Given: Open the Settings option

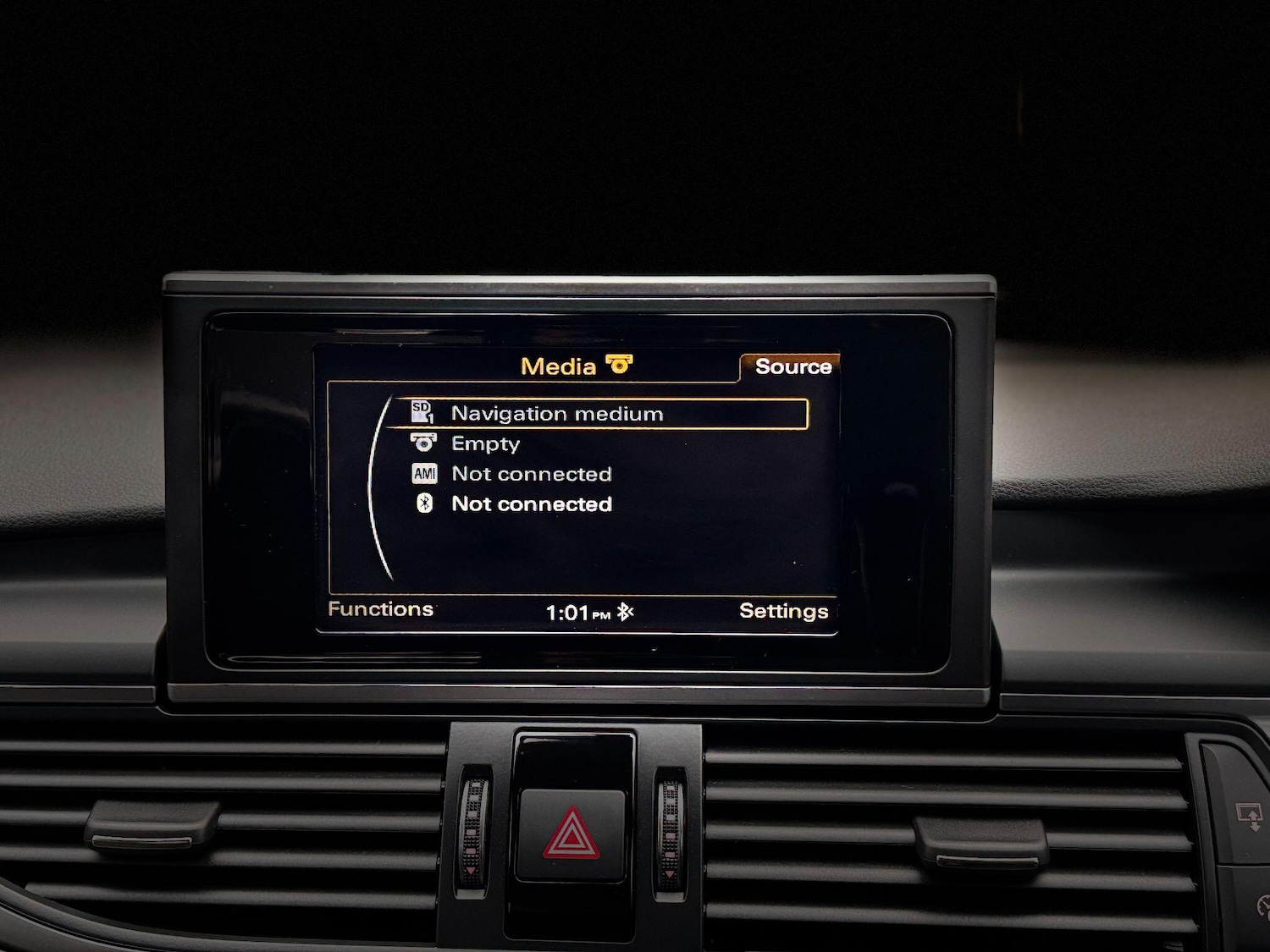Looking at the screenshot, I should (x=783, y=611).
